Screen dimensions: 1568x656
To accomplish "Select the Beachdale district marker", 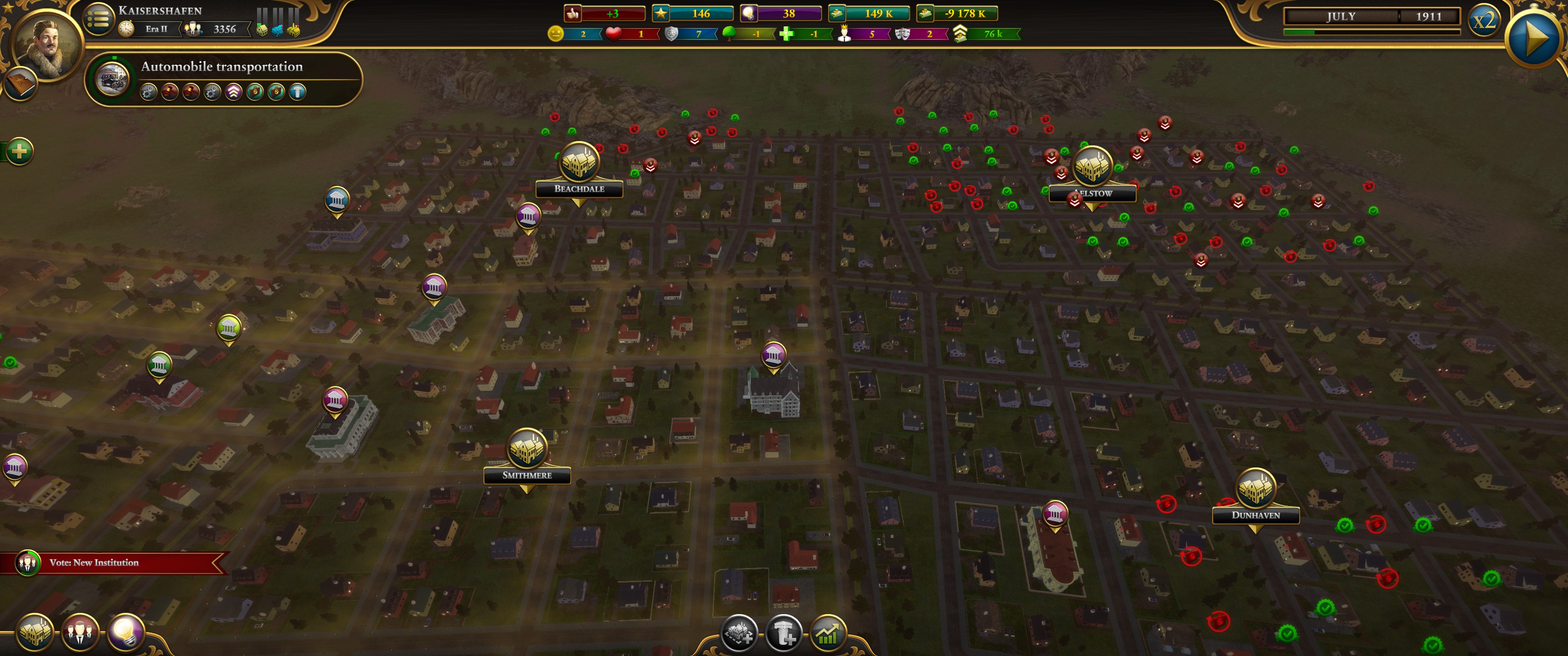I will (579, 163).
